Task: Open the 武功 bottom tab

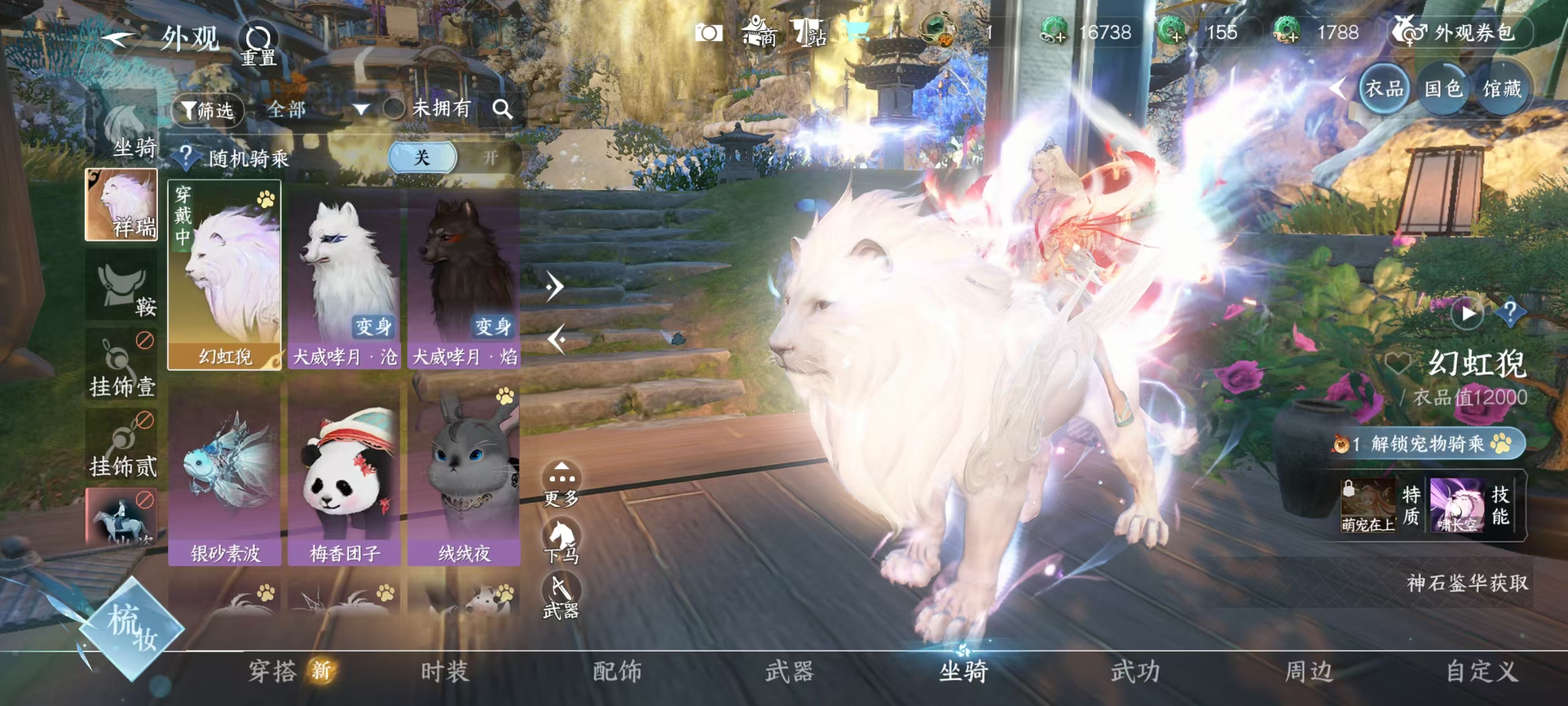Action: point(1135,671)
